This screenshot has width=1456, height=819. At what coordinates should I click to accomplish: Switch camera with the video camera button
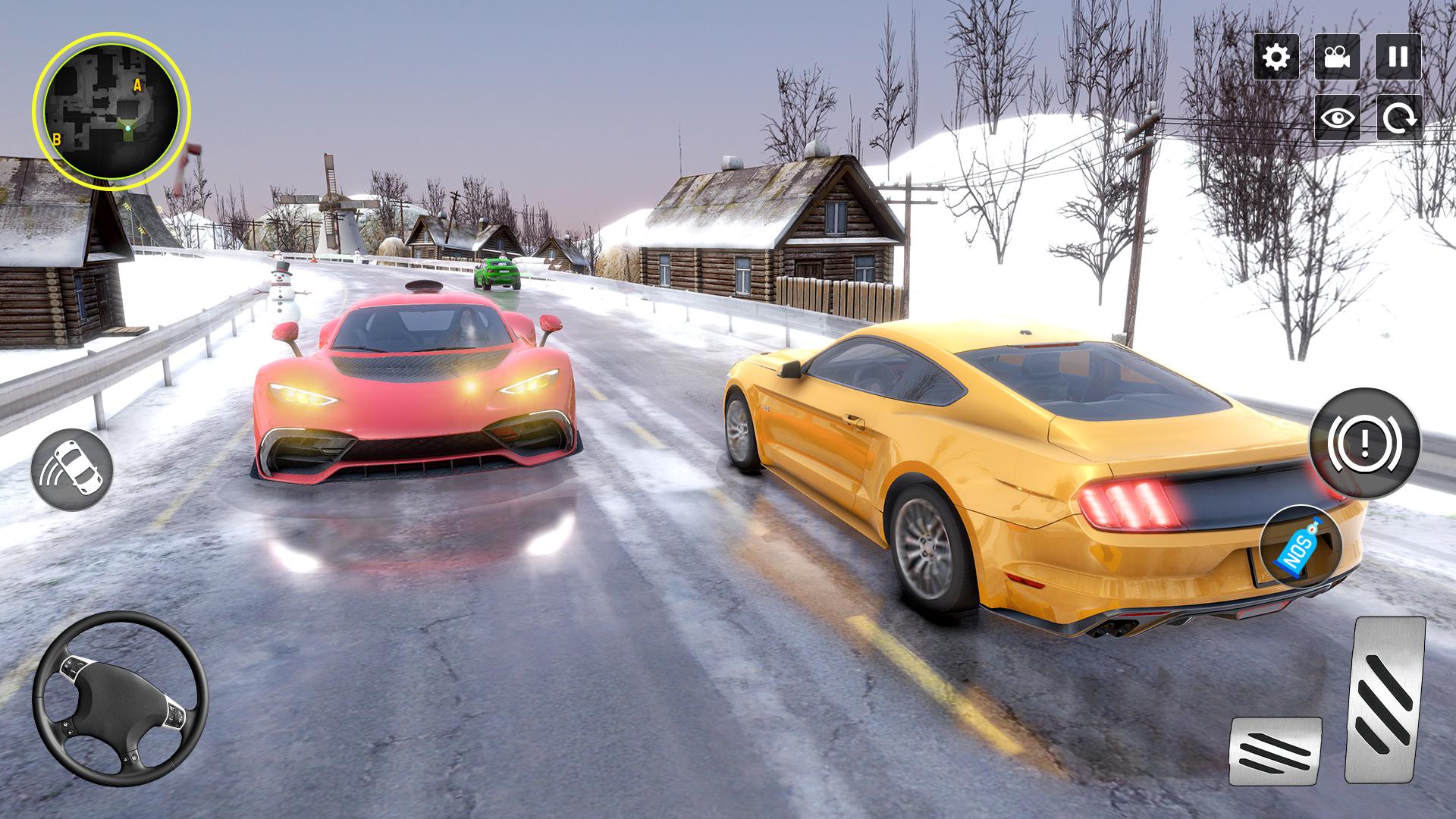click(1337, 57)
